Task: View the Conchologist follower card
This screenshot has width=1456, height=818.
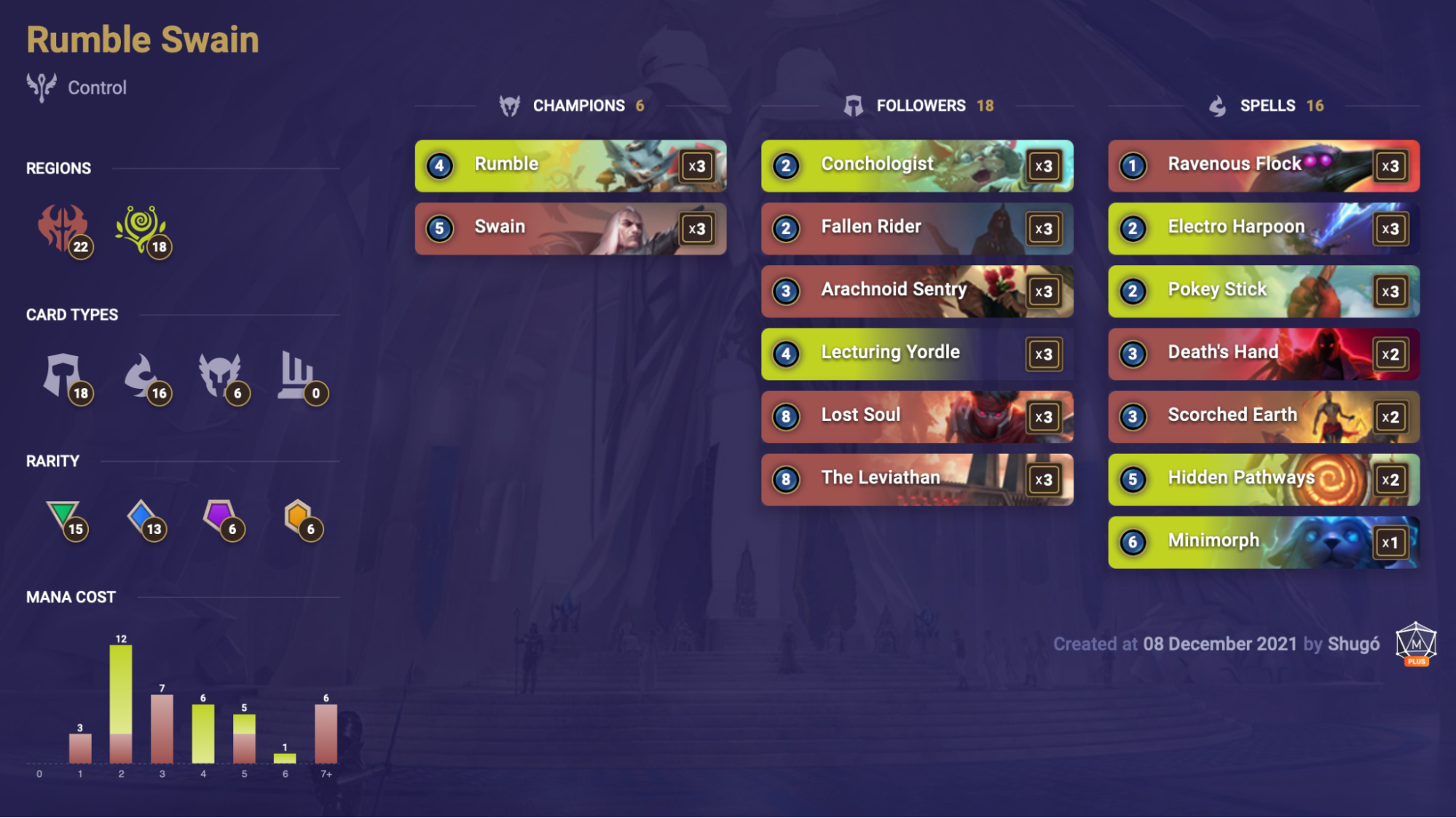Action: tap(917, 165)
